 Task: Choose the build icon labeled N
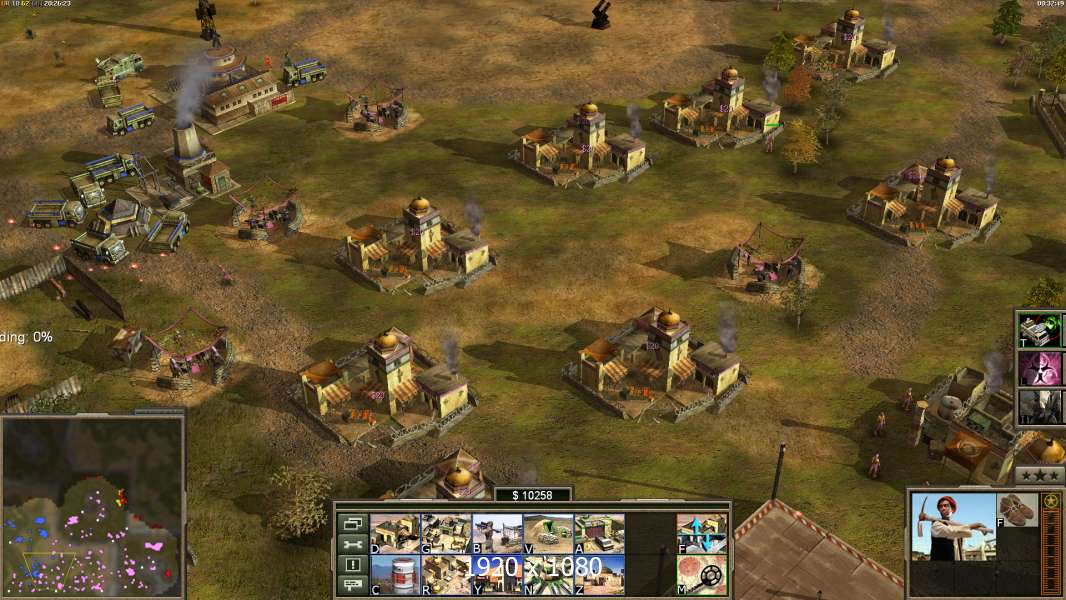pos(548,575)
